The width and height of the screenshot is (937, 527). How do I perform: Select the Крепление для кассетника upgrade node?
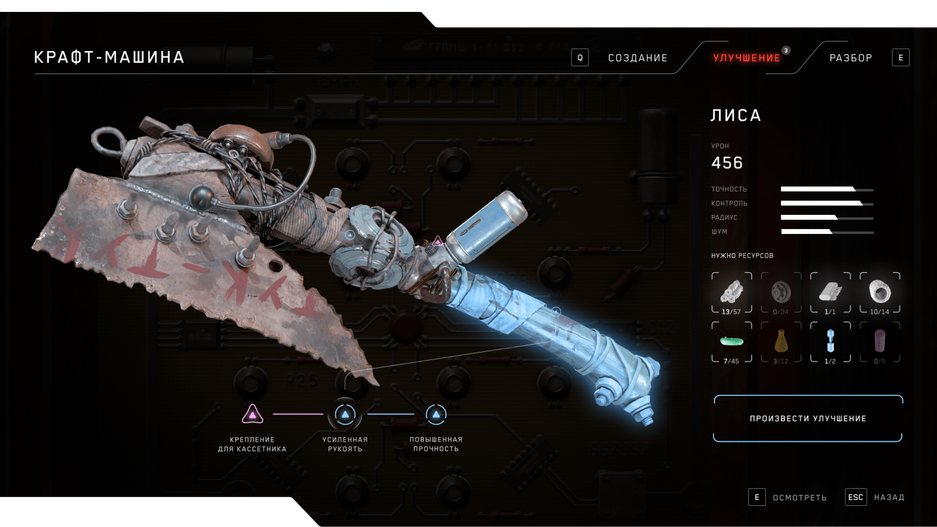point(253,414)
